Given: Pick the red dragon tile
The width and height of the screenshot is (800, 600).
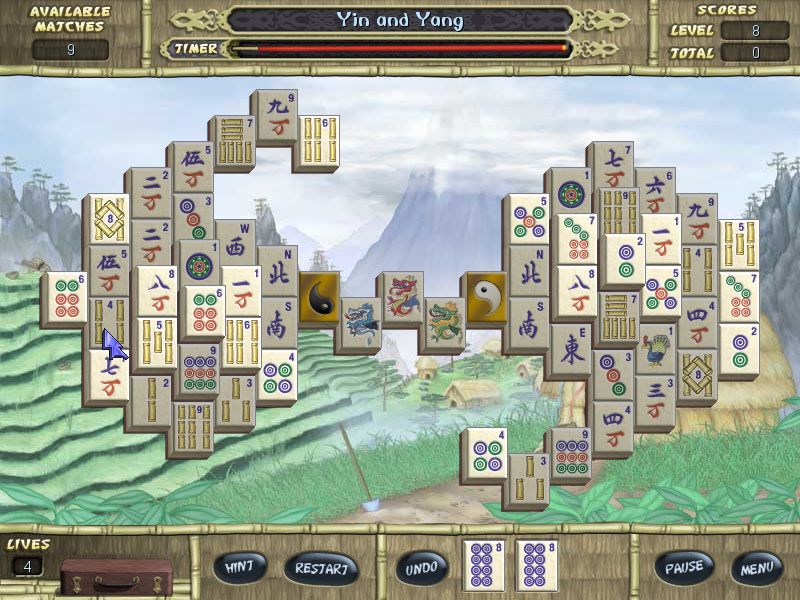Looking at the screenshot, I should [x=401, y=297].
